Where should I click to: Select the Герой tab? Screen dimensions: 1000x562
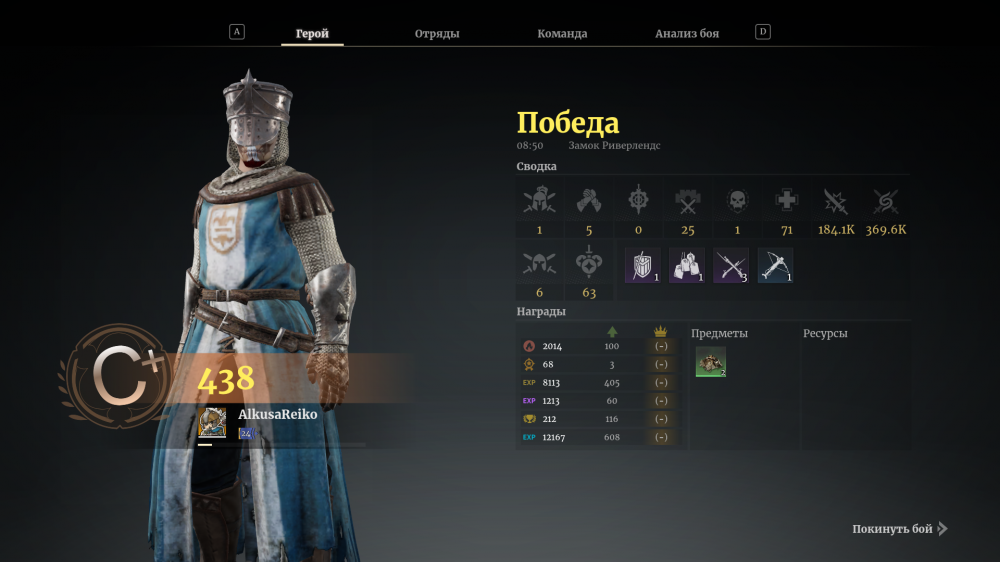pos(312,33)
